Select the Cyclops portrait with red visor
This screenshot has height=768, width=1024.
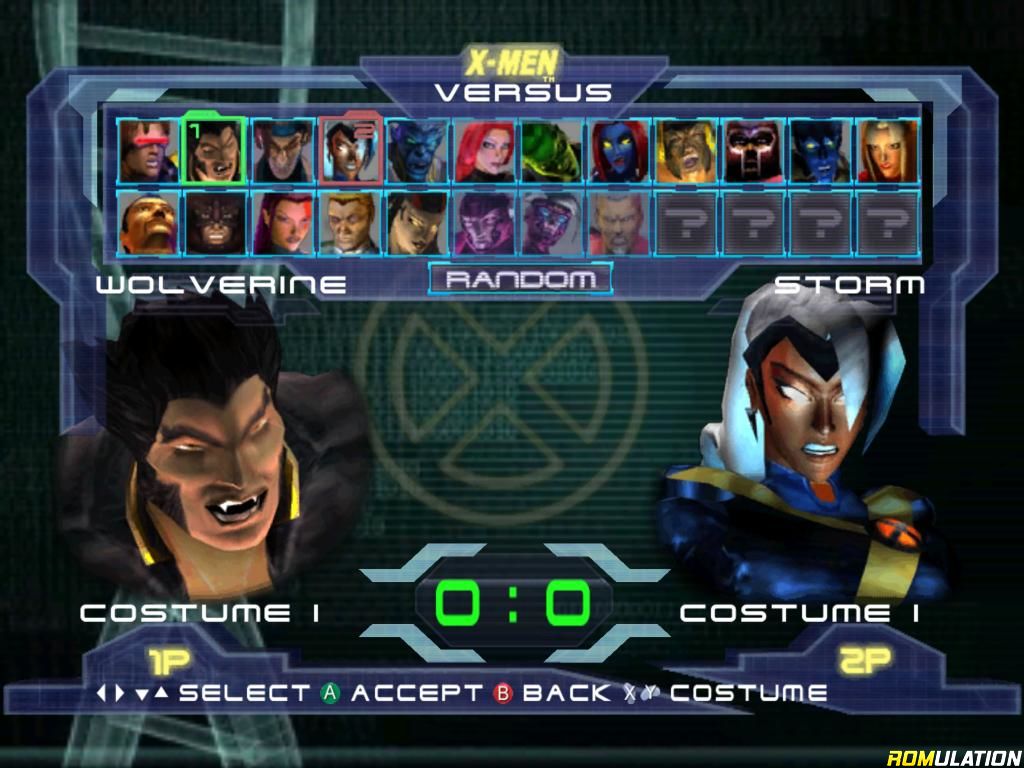147,151
